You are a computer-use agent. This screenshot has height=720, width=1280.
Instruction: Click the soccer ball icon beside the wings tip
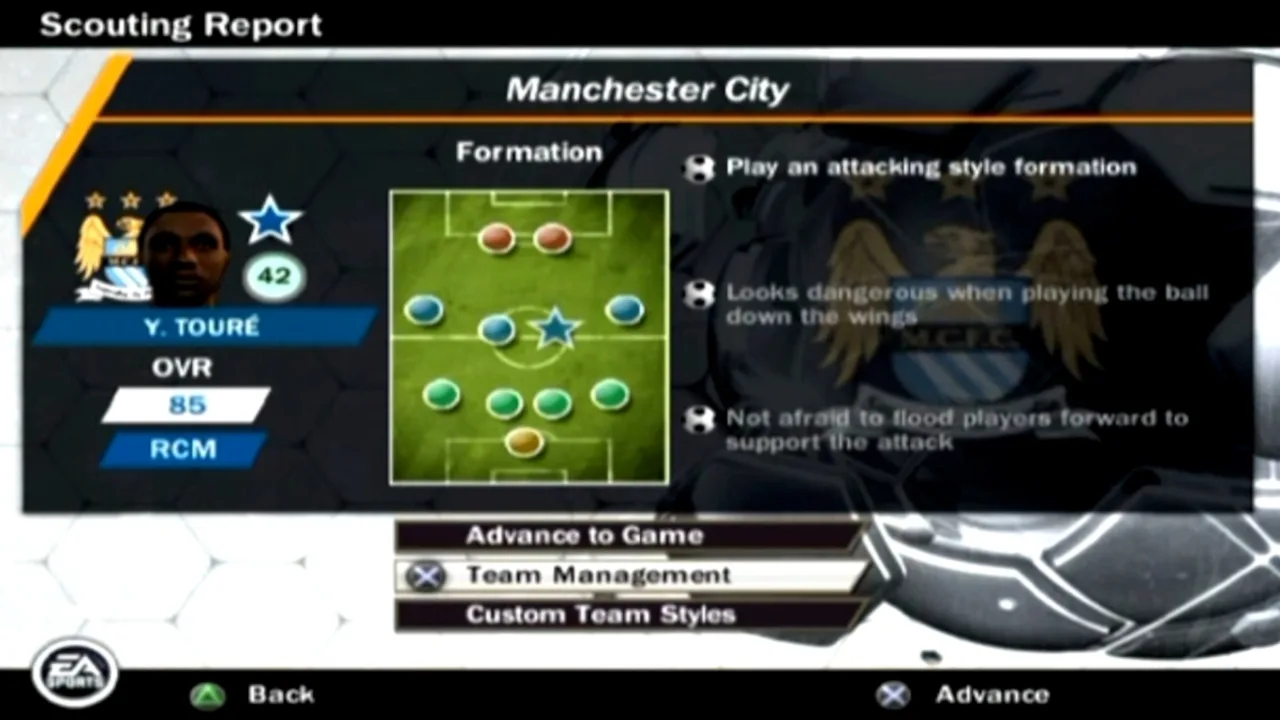click(x=698, y=297)
